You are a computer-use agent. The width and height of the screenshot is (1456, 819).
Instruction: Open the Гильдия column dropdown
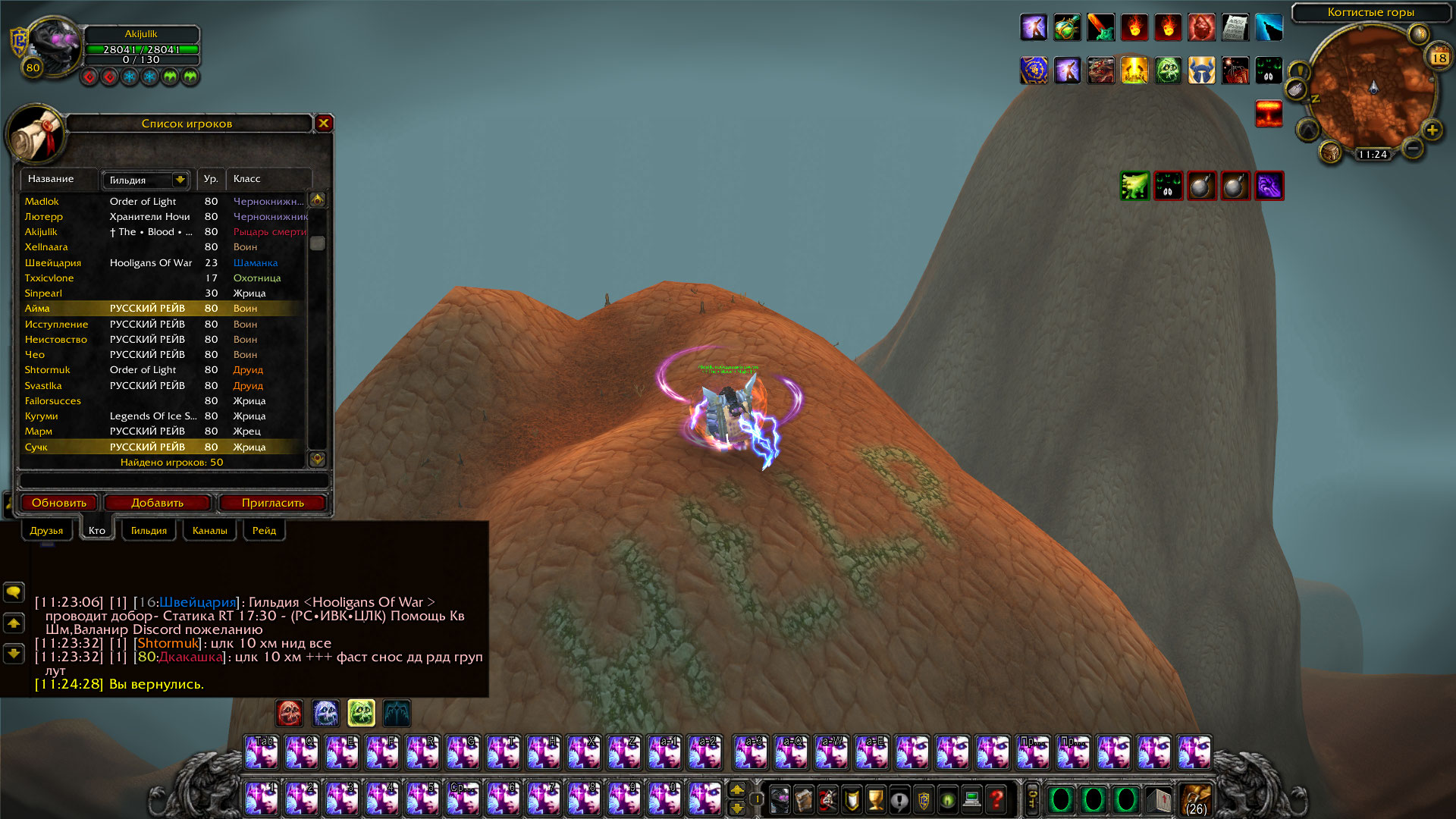[x=180, y=180]
